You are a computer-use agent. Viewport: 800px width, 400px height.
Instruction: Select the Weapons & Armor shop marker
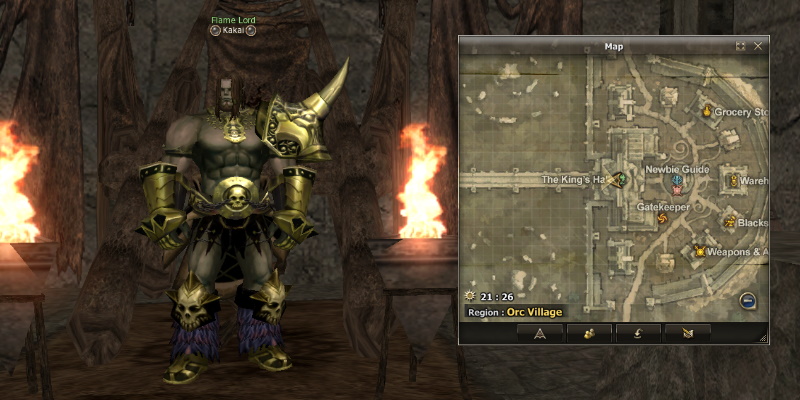point(699,251)
